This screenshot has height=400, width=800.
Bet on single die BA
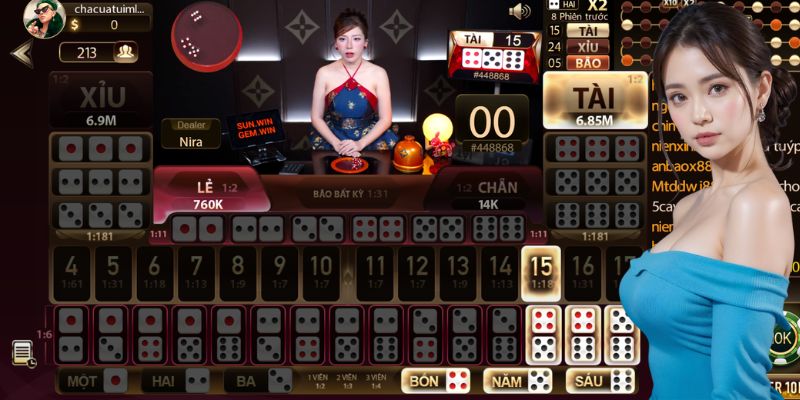tap(258, 381)
